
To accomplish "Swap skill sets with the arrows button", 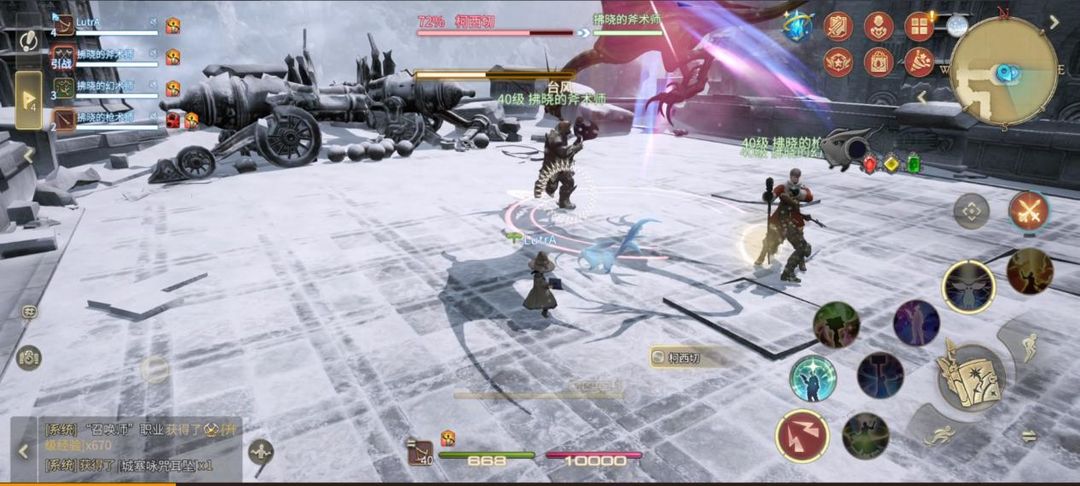I will [1028, 436].
